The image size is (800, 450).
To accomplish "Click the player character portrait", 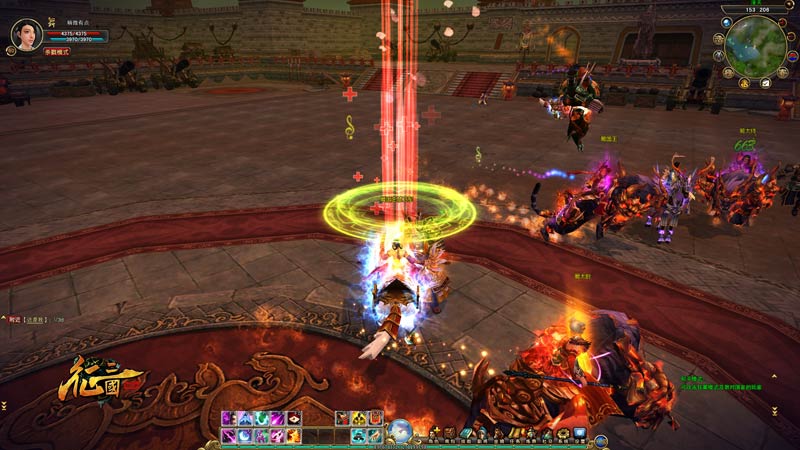I will (x=26, y=34).
